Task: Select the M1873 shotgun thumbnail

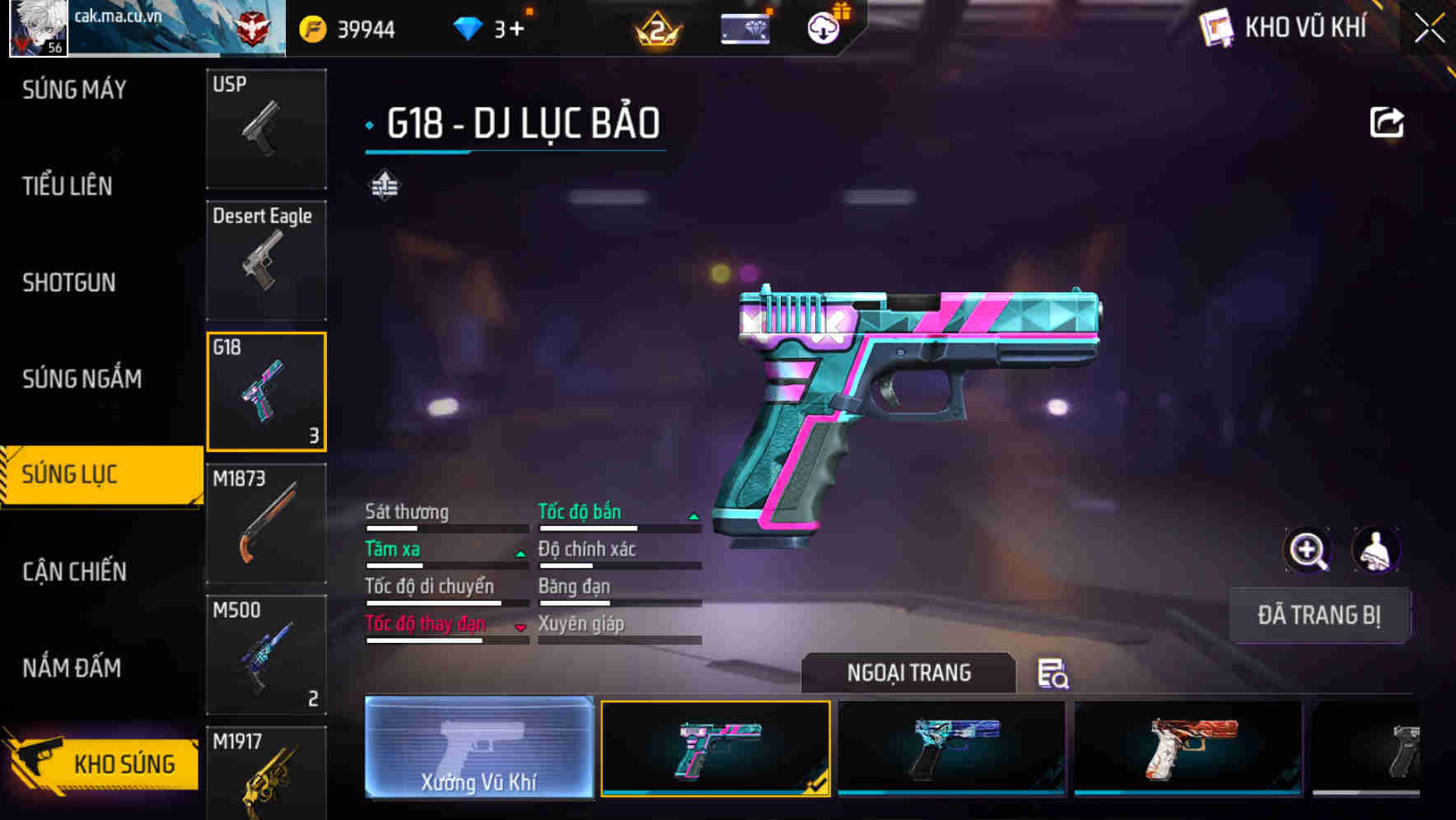Action: click(266, 524)
